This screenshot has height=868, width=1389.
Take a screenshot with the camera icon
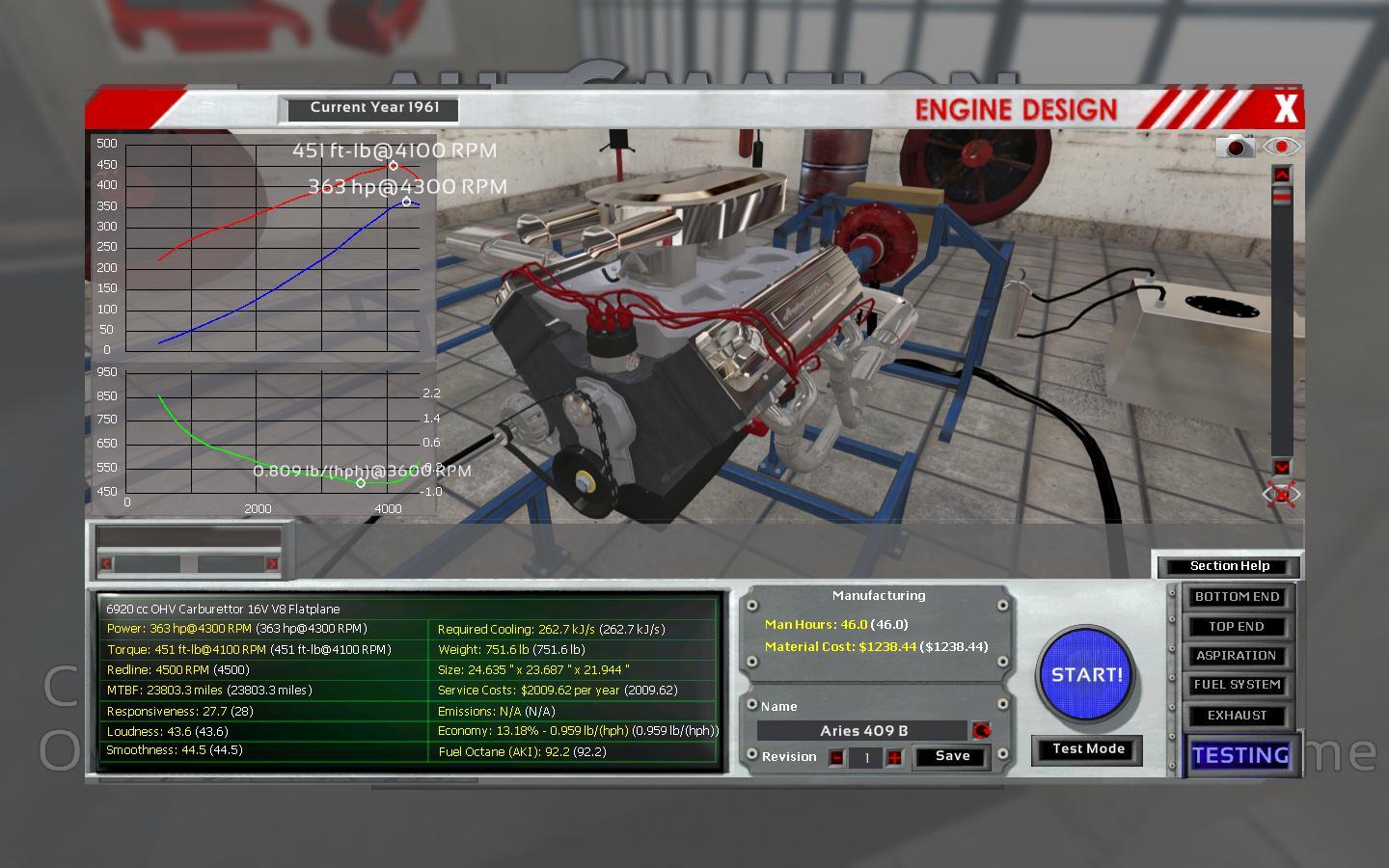click(x=1236, y=147)
